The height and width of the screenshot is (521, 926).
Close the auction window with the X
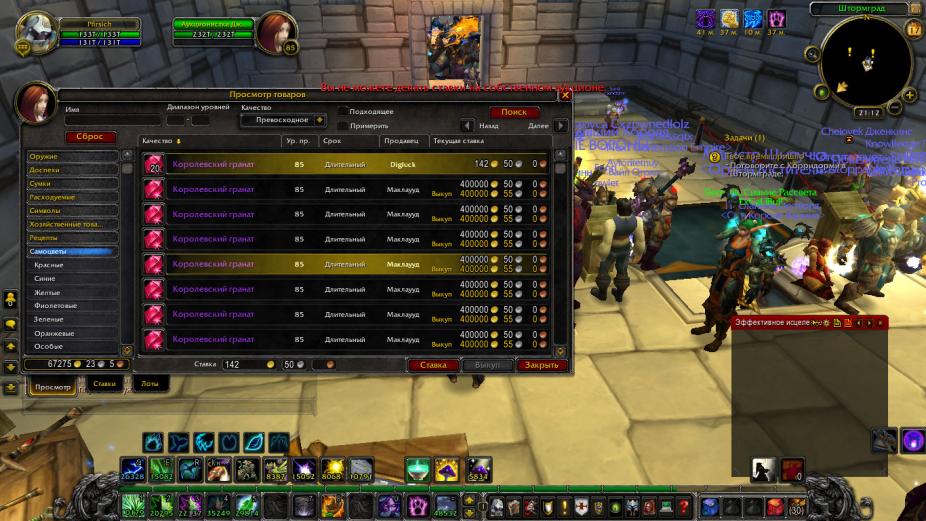564,96
